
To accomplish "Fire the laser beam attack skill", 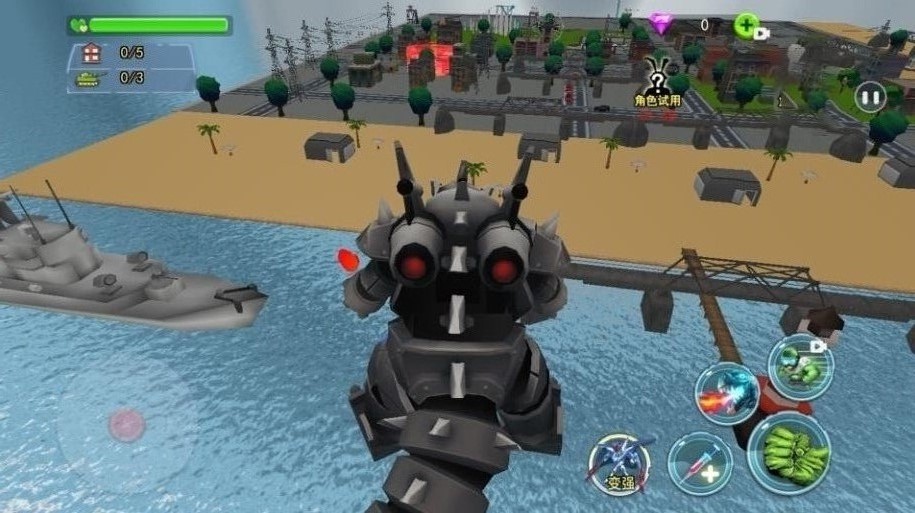I will tap(726, 393).
